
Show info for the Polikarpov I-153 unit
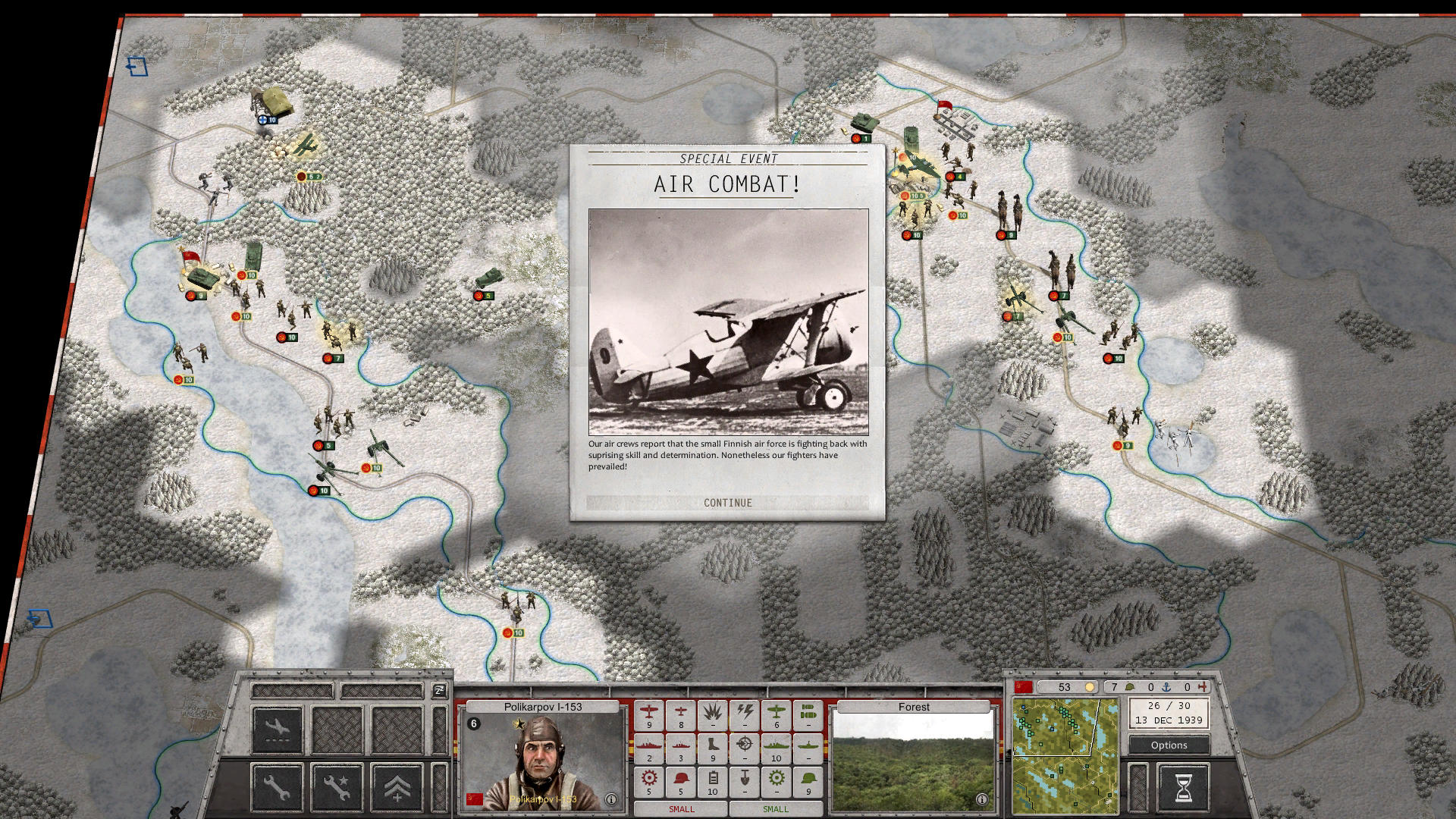pyautogui.click(x=610, y=799)
